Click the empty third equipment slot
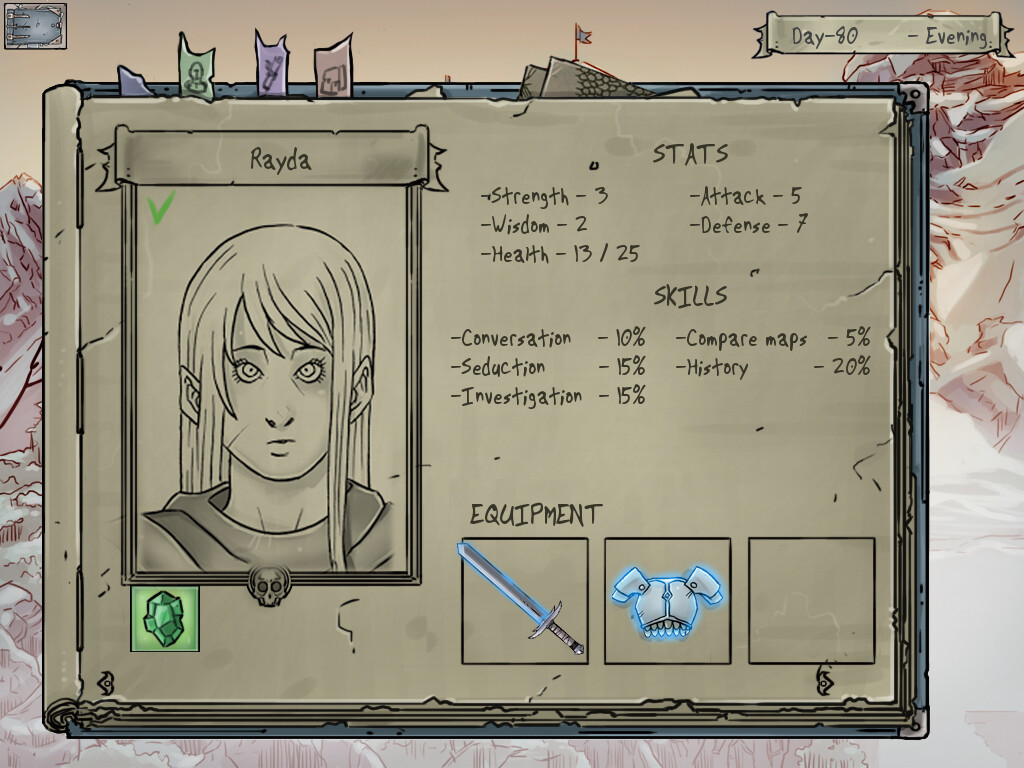The image size is (1024, 768). tap(811, 600)
